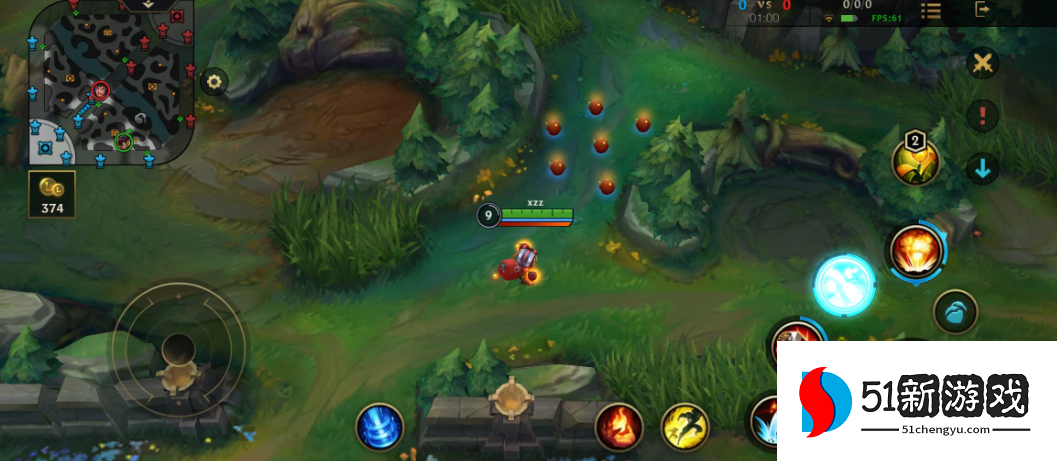Tap the virtual movement joystick
The image size is (1057, 461).
pyautogui.click(x=180, y=349)
